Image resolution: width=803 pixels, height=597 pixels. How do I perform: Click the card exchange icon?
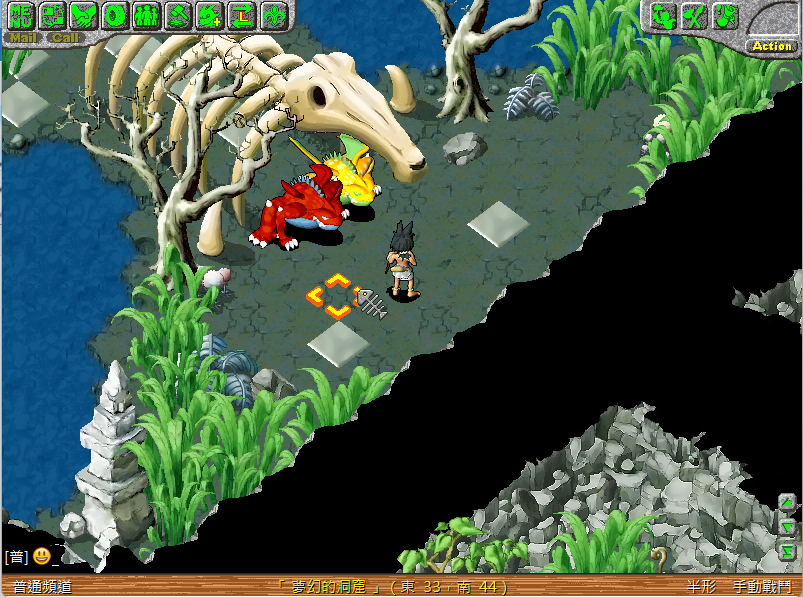[x=52, y=16]
